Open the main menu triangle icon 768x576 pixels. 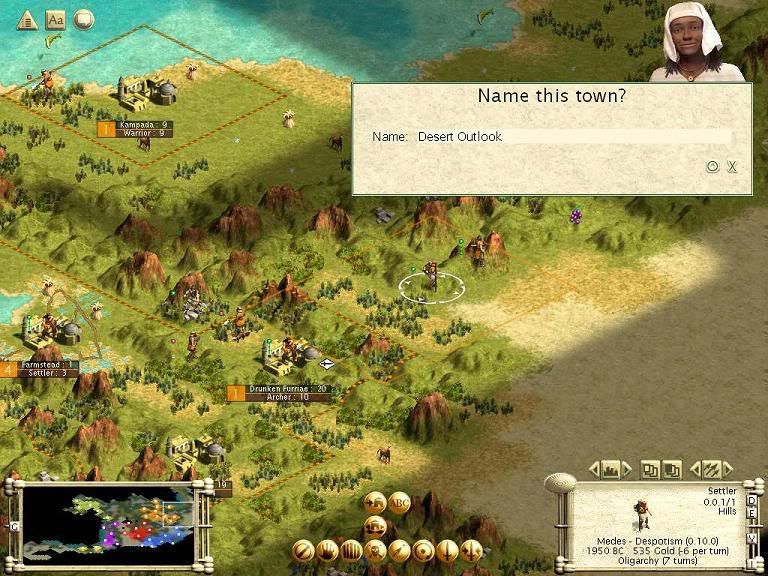(x=27, y=19)
